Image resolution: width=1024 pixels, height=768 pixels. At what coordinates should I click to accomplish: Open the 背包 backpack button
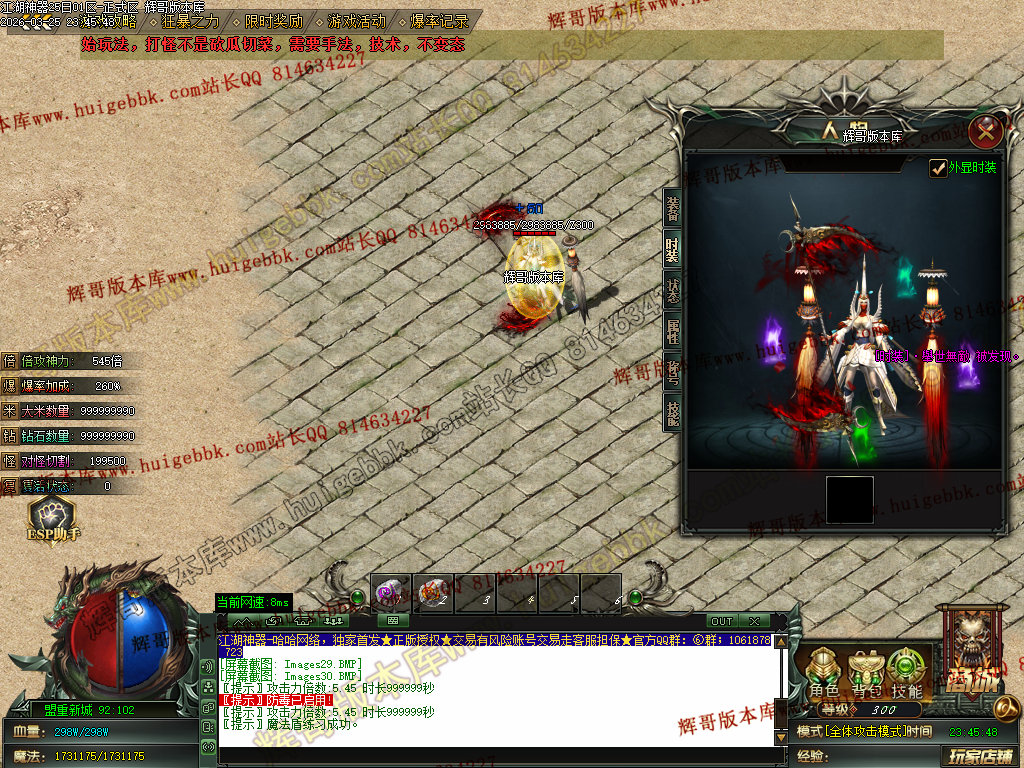(x=866, y=672)
